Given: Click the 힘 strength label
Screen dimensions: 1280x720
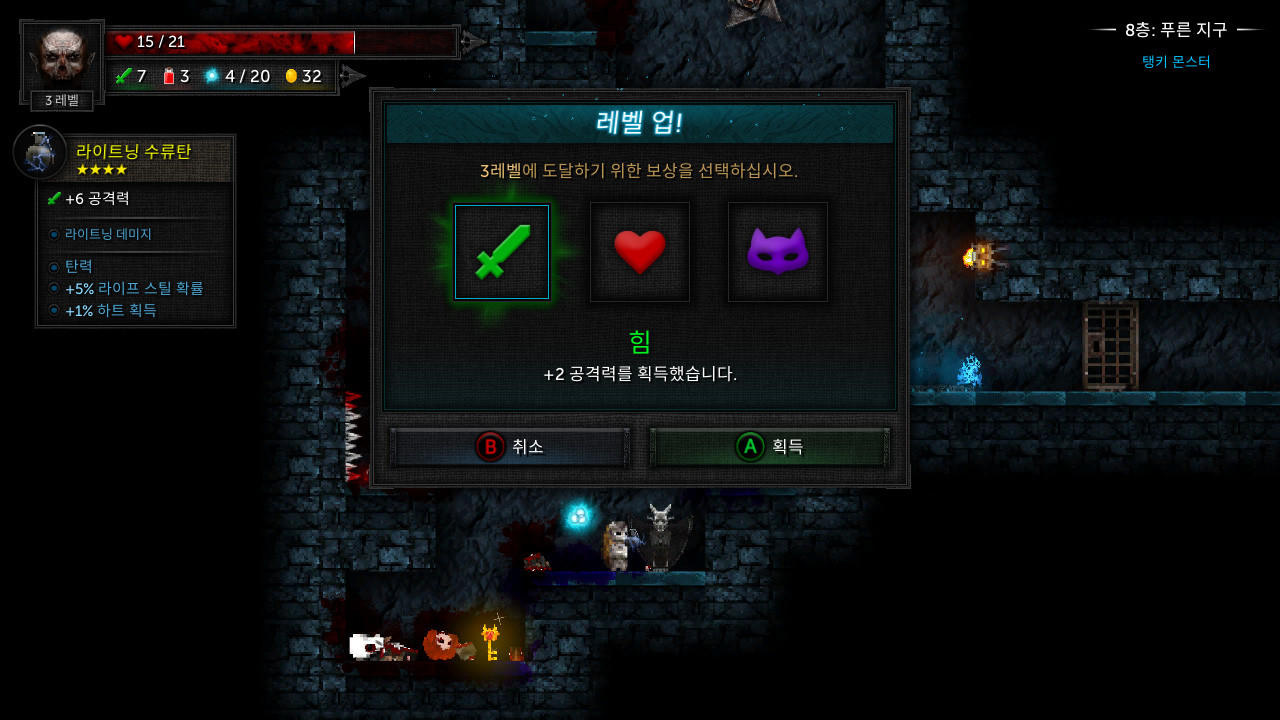Looking at the screenshot, I should pos(639,341).
